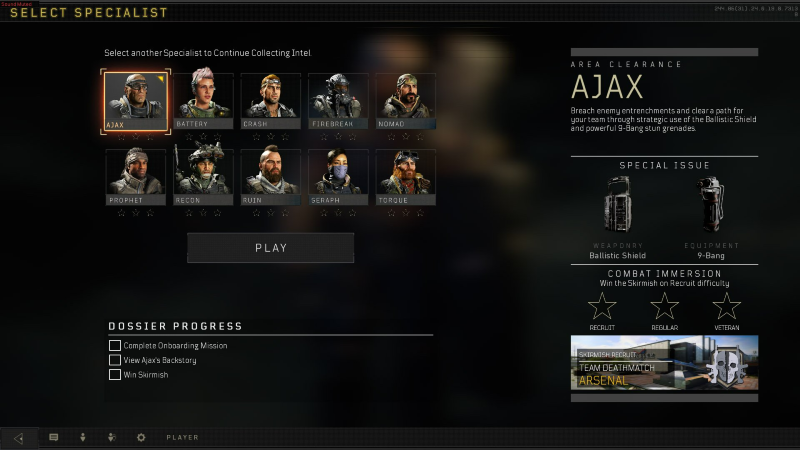This screenshot has width=800, height=450.
Task: Open the Team Deathmatch Arsenal skirmish banner
Action: (664, 362)
